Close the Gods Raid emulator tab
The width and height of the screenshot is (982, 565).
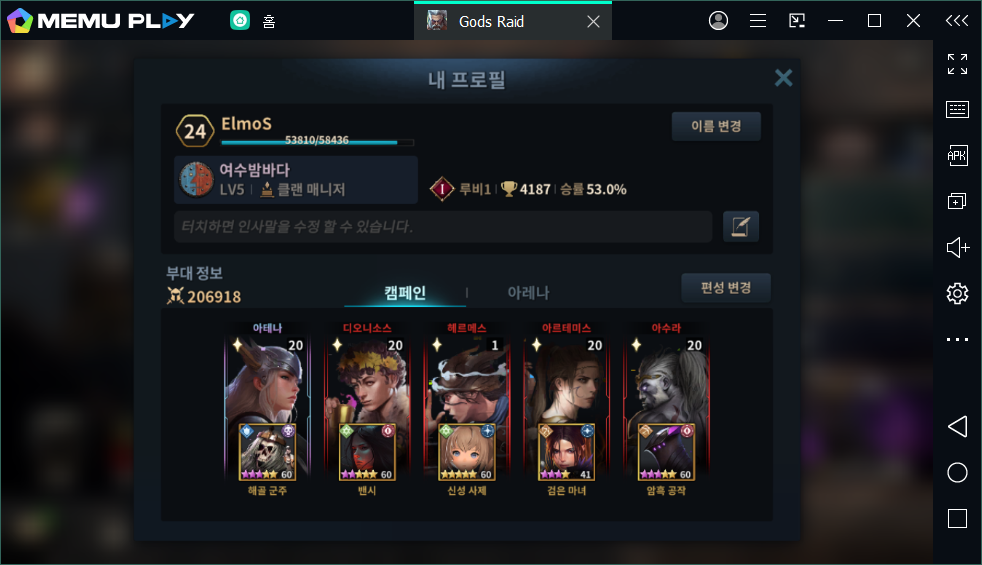click(593, 21)
